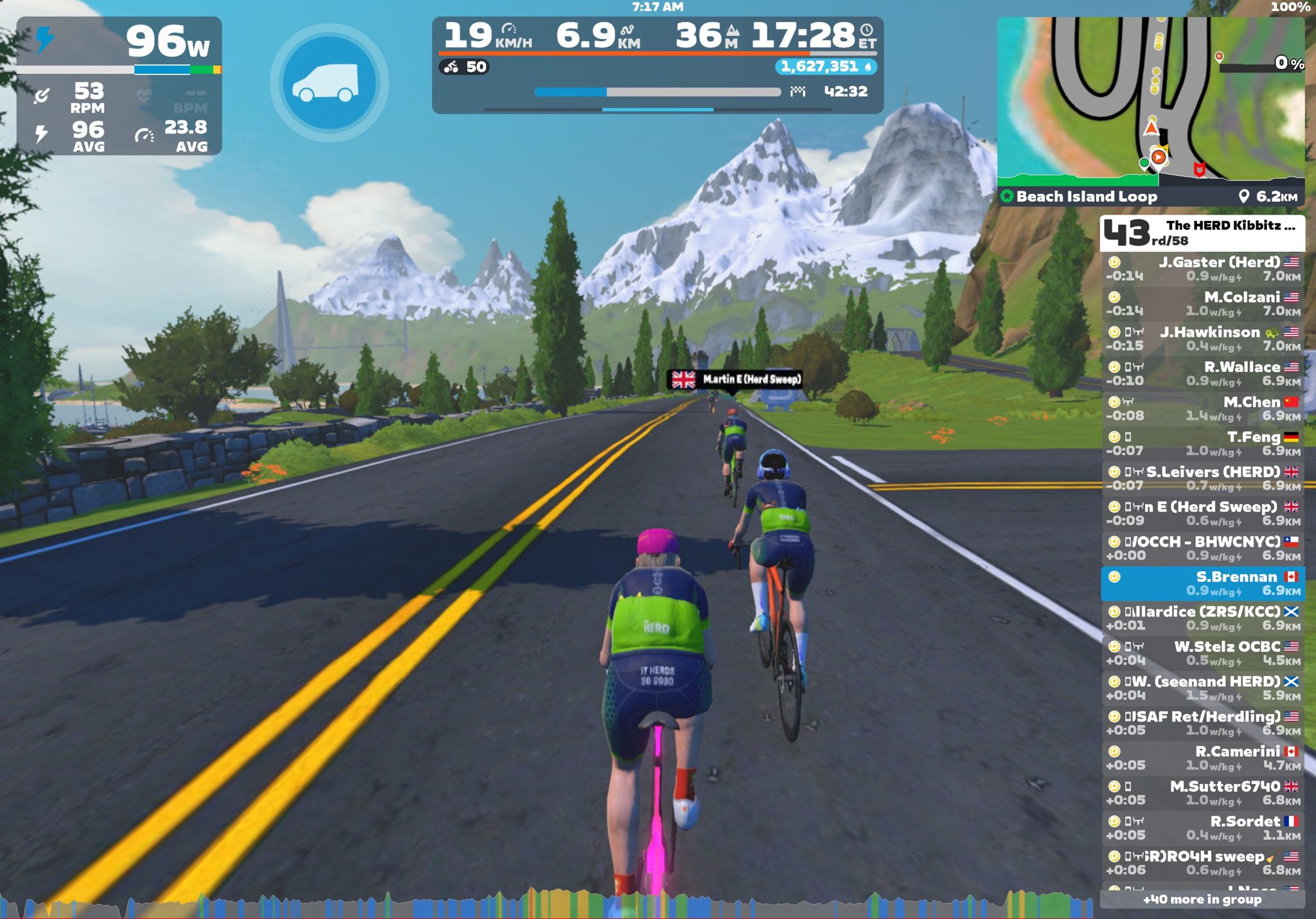This screenshot has height=919, width=1316.
Task: Choose J.Hawkinson rider row
Action: [x=1202, y=339]
